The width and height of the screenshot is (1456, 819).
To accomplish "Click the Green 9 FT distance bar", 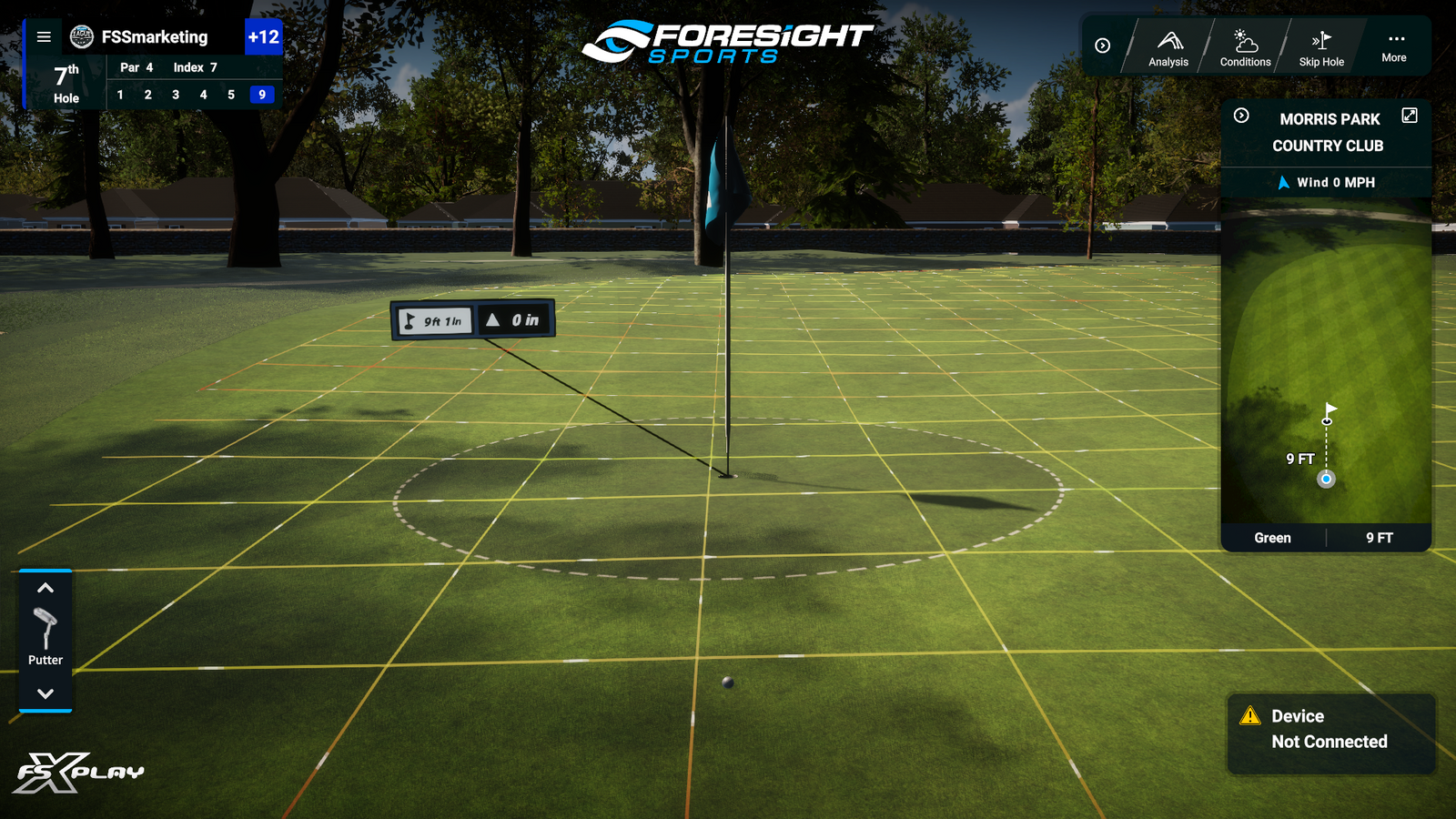I will point(1326,538).
